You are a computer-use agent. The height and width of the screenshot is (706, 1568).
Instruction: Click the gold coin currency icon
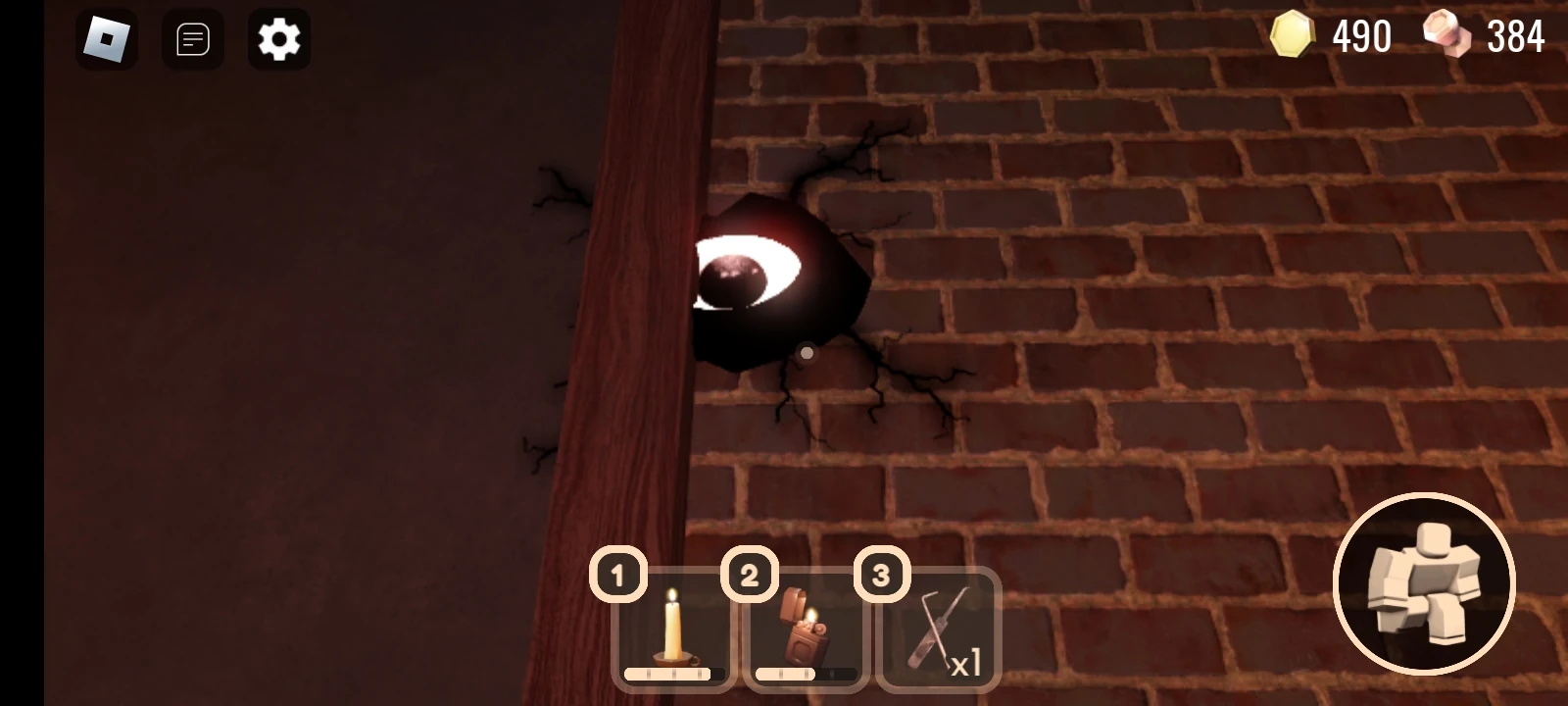(x=1292, y=36)
